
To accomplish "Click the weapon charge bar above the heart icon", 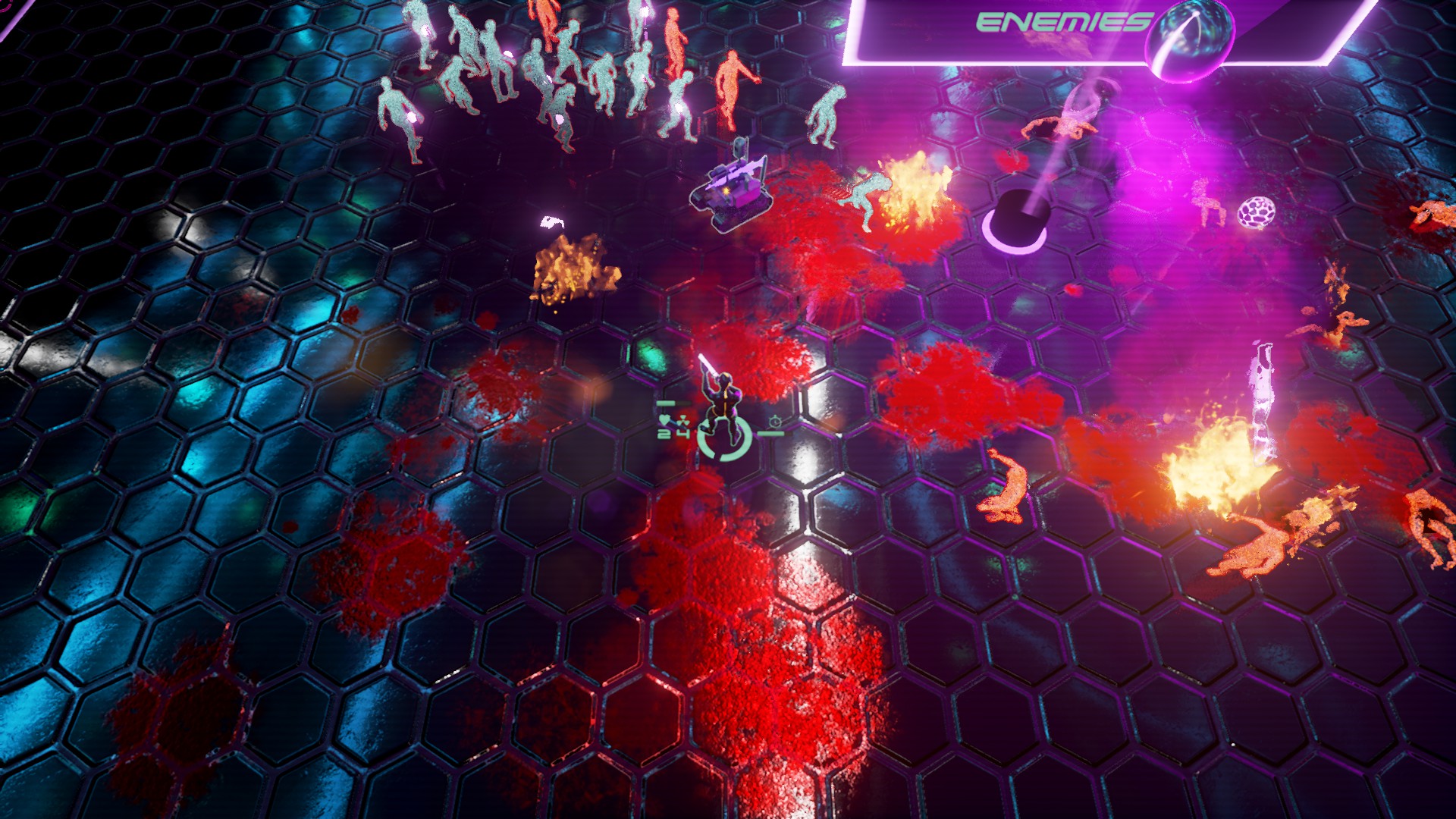I will point(667,403).
